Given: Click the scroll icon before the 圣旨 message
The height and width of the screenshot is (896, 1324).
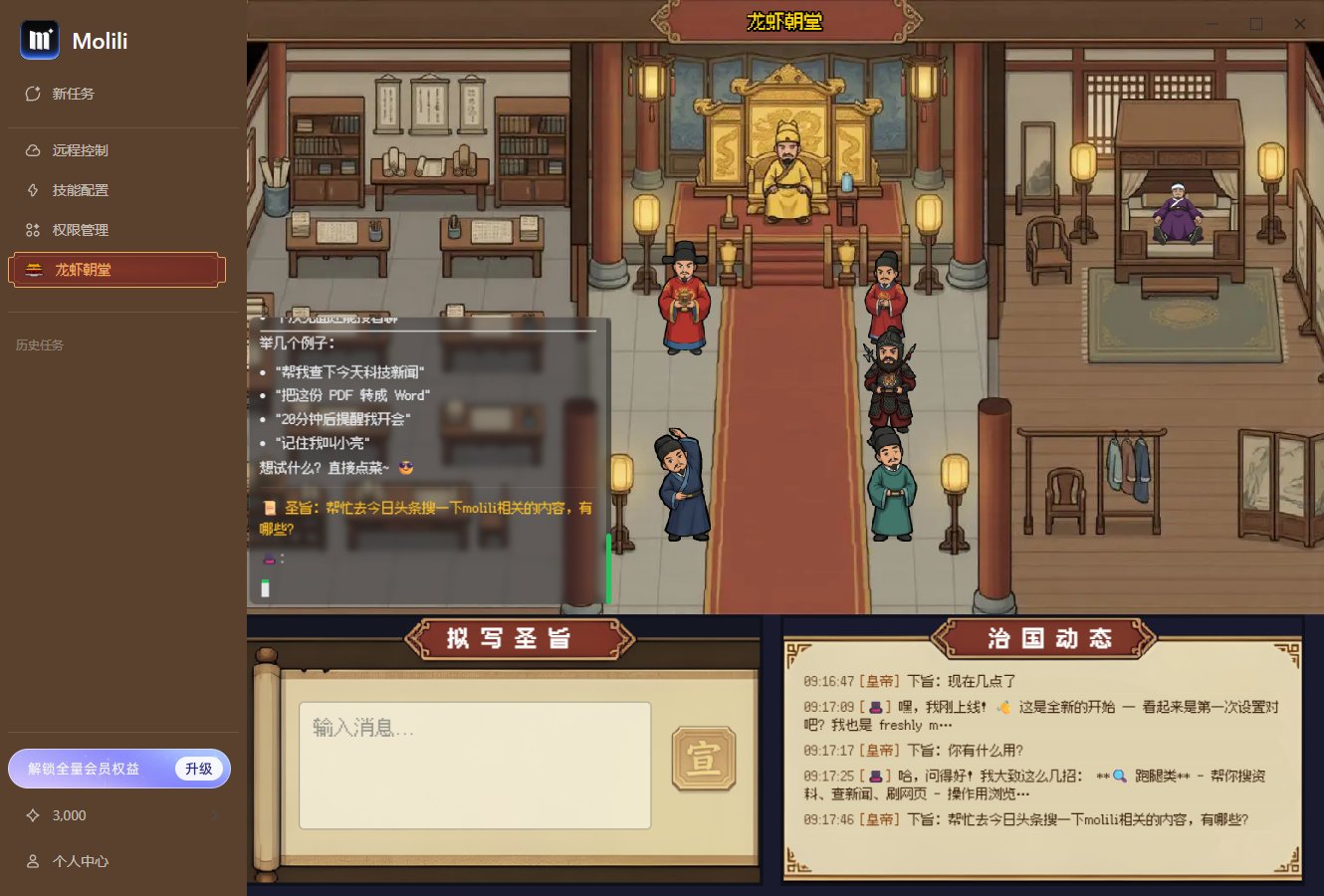Looking at the screenshot, I should [x=268, y=508].
